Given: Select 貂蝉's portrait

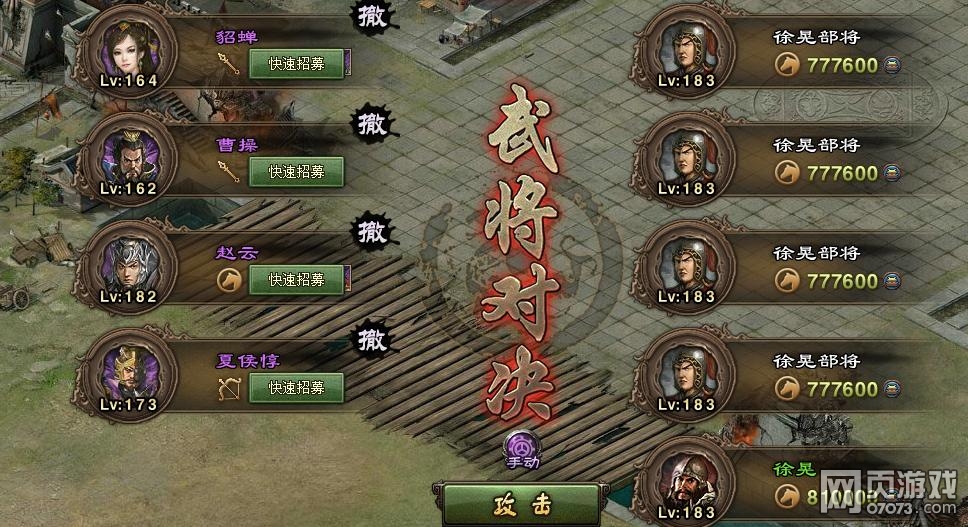Looking at the screenshot, I should [x=131, y=48].
